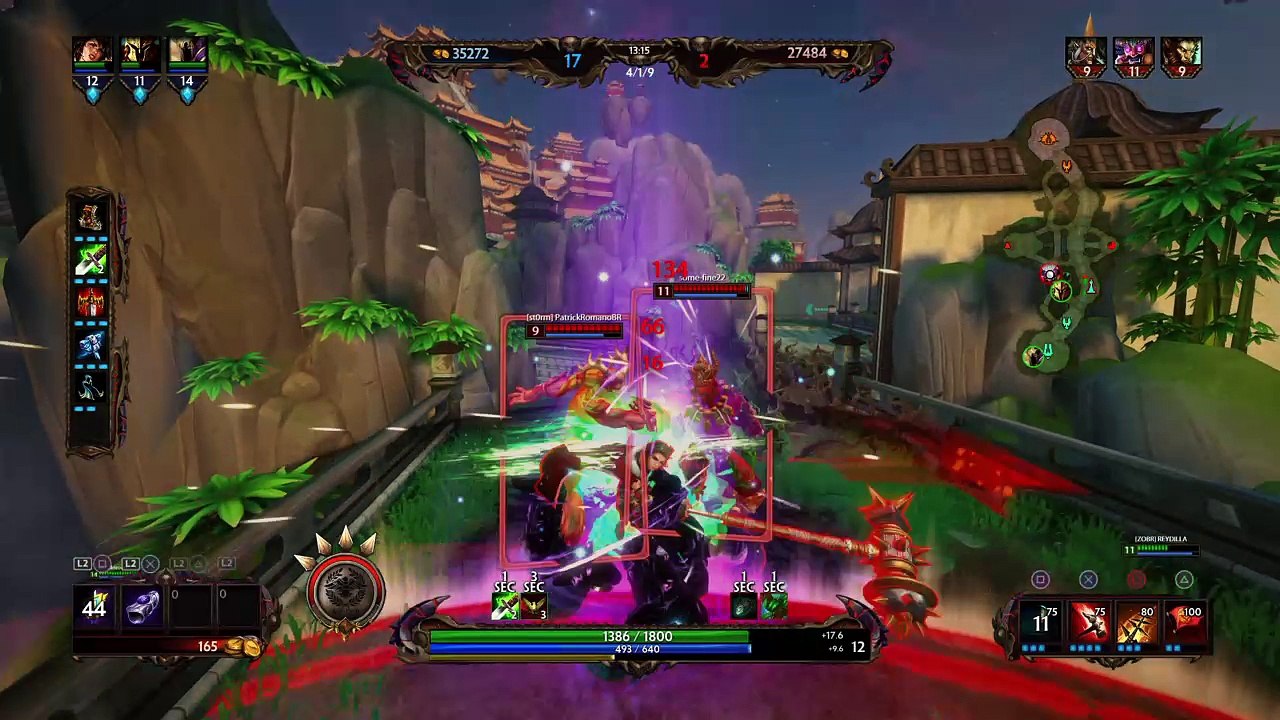Select the top boots item slot
The image size is (1280, 720).
[91, 217]
